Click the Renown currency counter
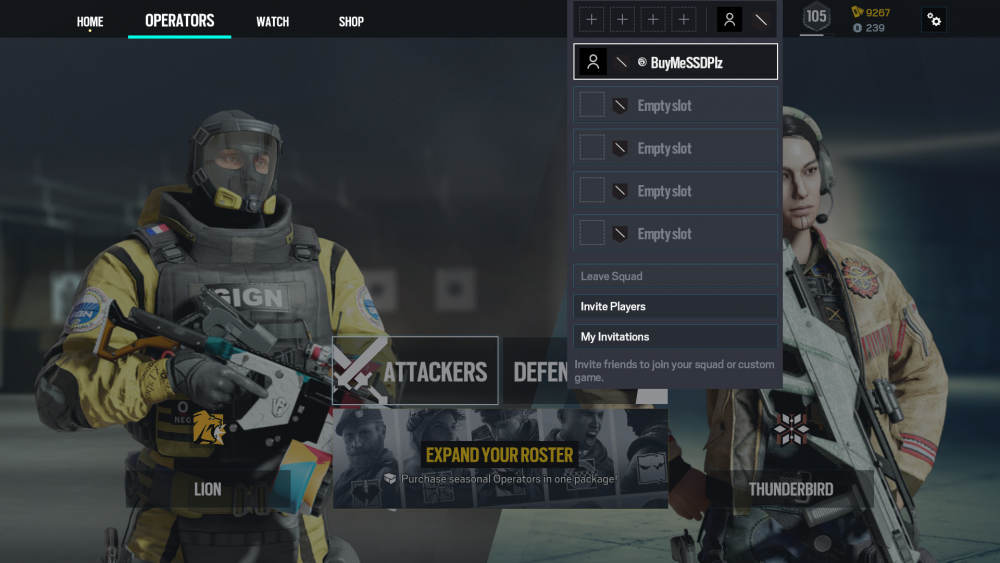Viewport: 1000px width, 563px height. tap(870, 12)
